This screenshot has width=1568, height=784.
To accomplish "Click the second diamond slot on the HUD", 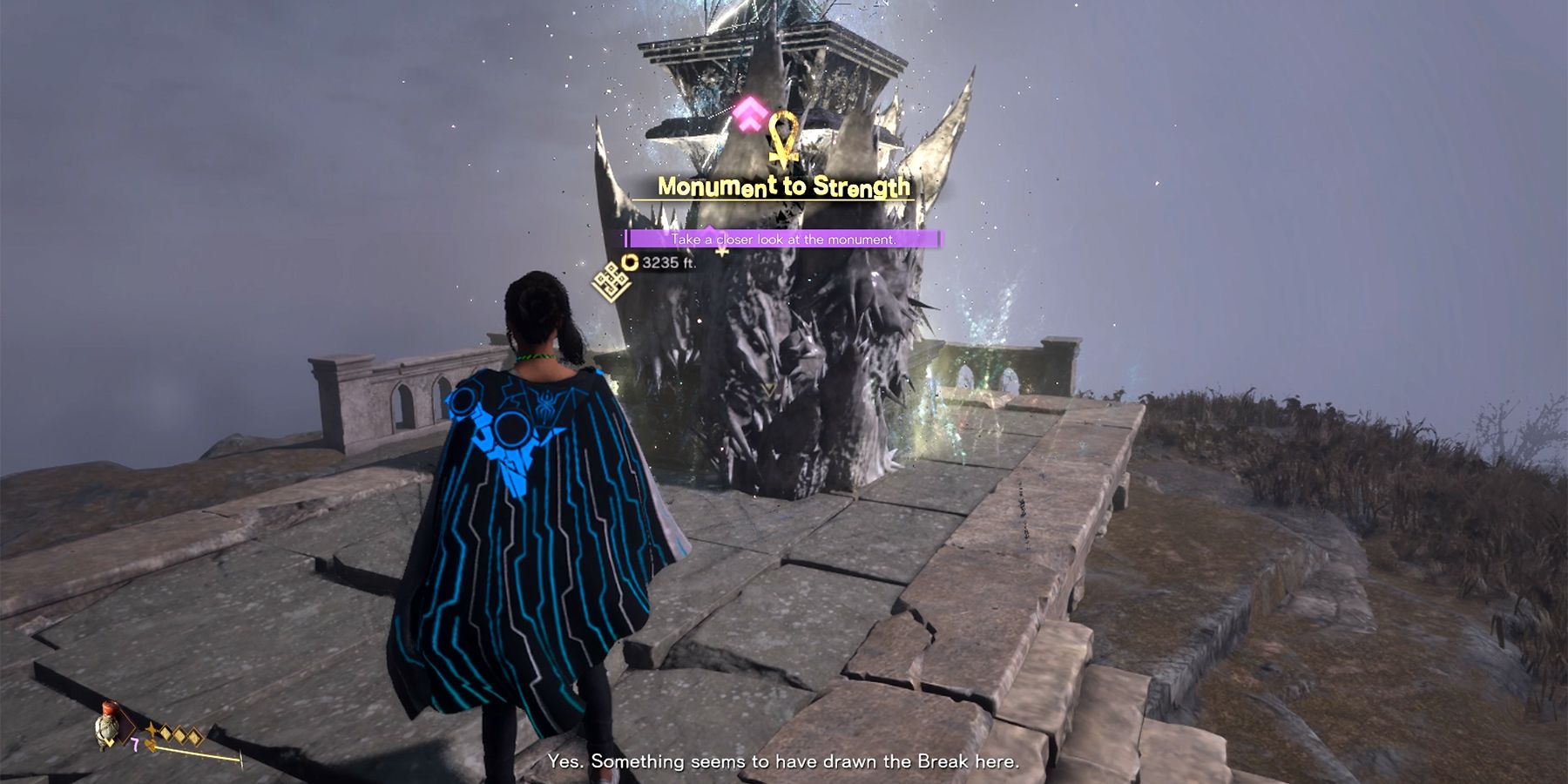I will 181,736.
